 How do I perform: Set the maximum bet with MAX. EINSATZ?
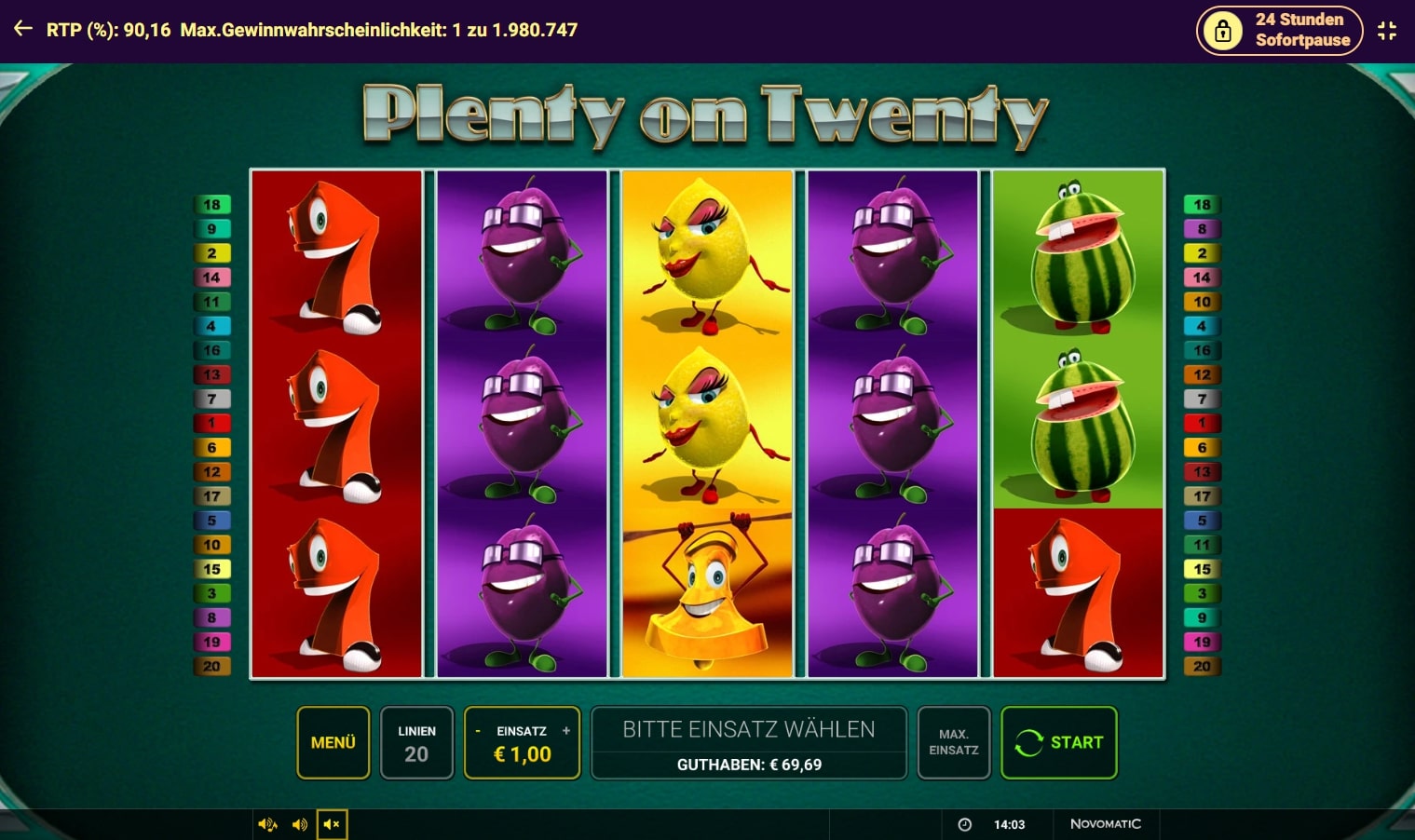click(953, 742)
